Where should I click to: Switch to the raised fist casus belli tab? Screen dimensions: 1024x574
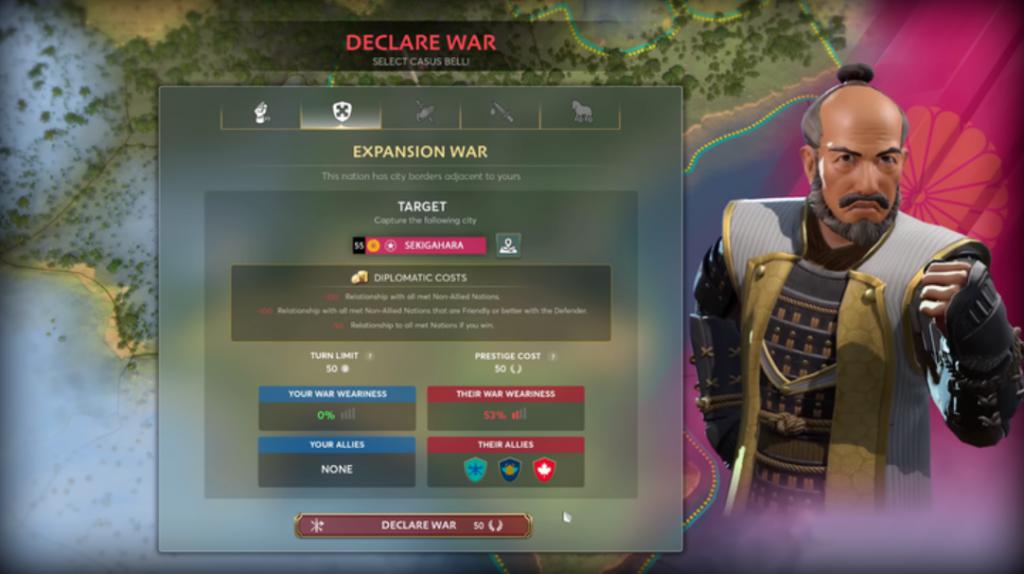pos(261,111)
